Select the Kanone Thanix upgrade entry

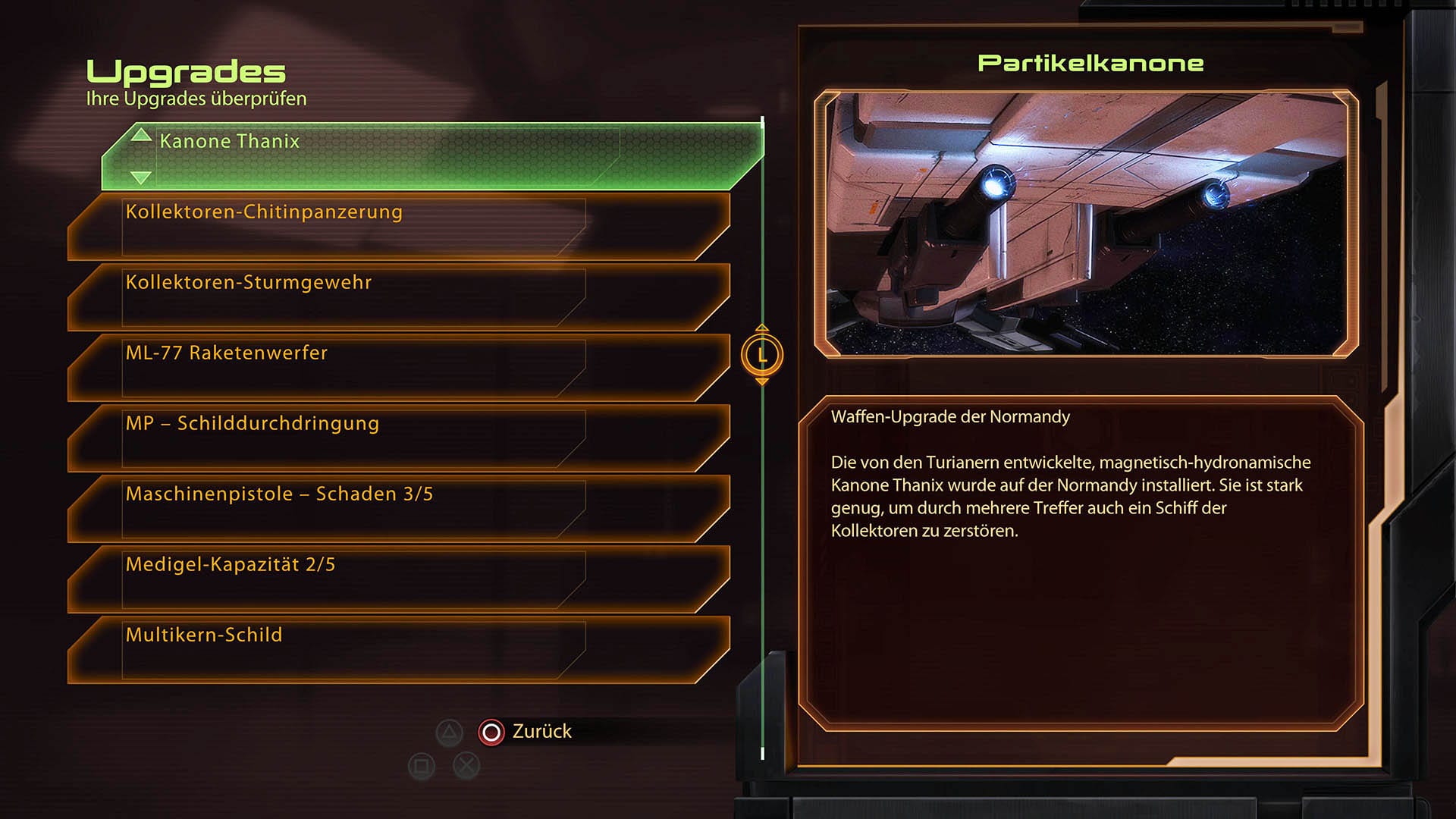click(432, 156)
